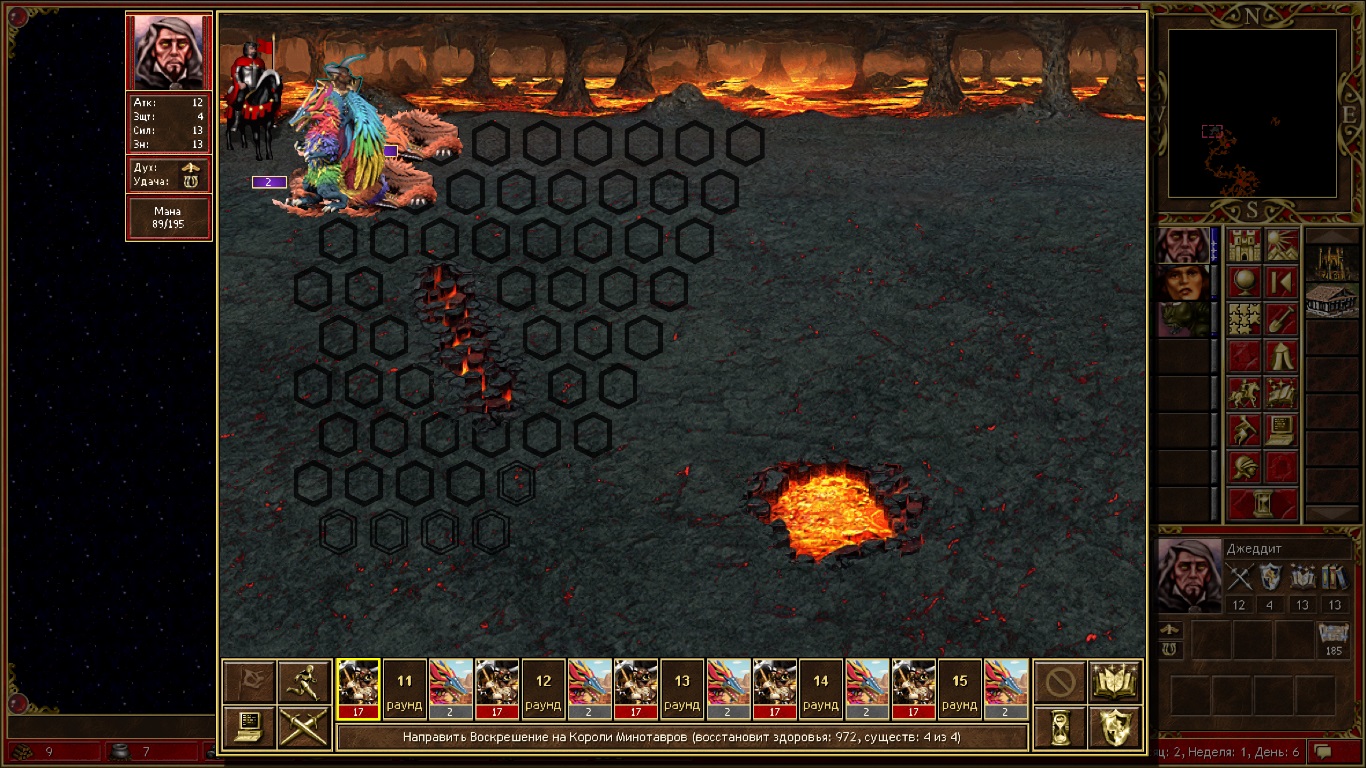Select the first town in the town list

1333,264
